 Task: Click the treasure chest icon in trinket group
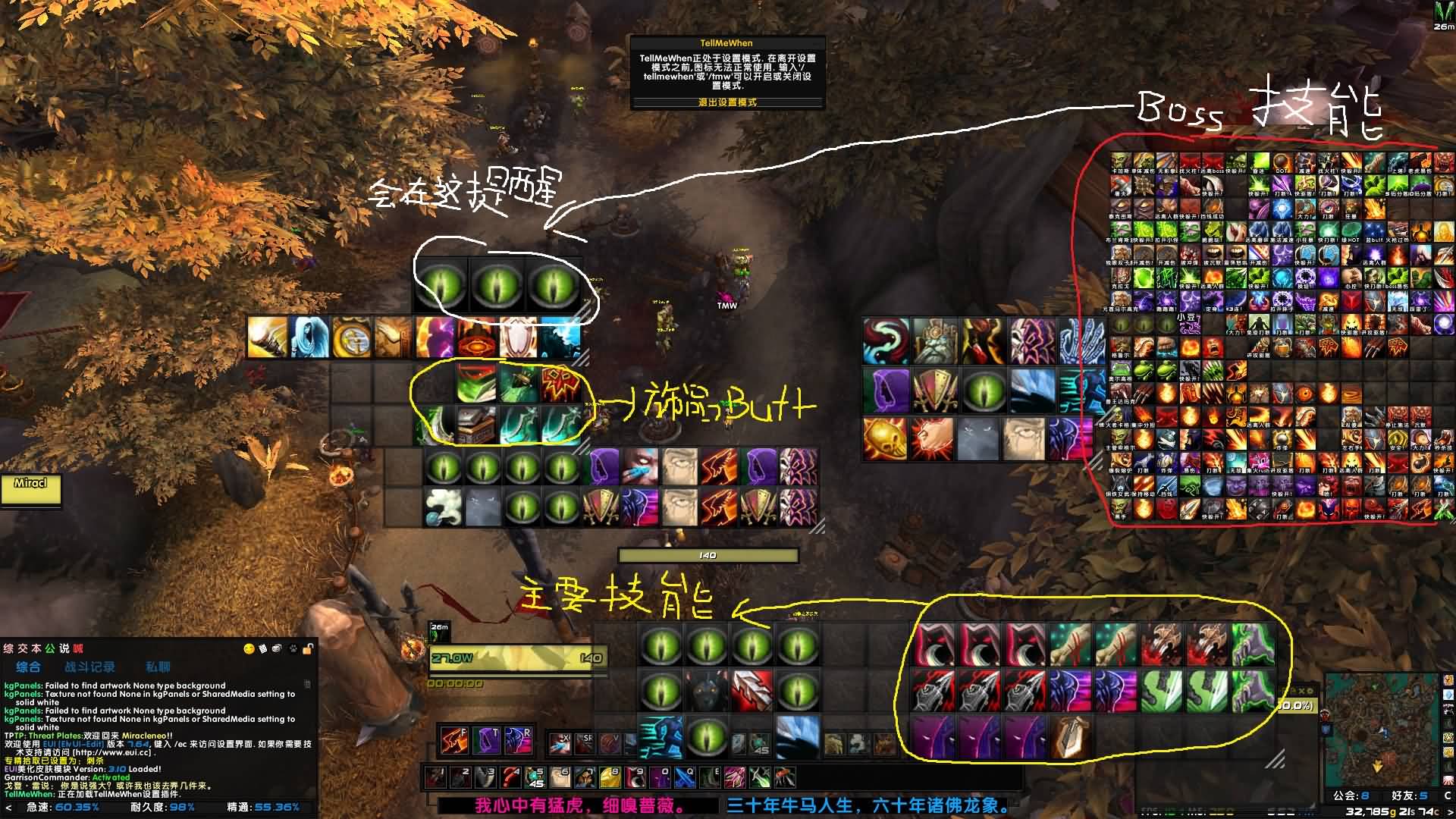[x=476, y=425]
